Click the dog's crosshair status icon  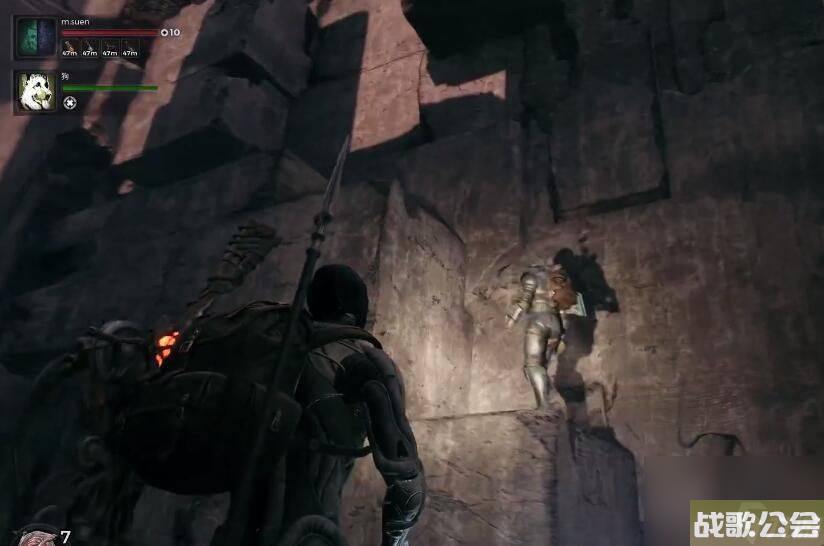69,103
